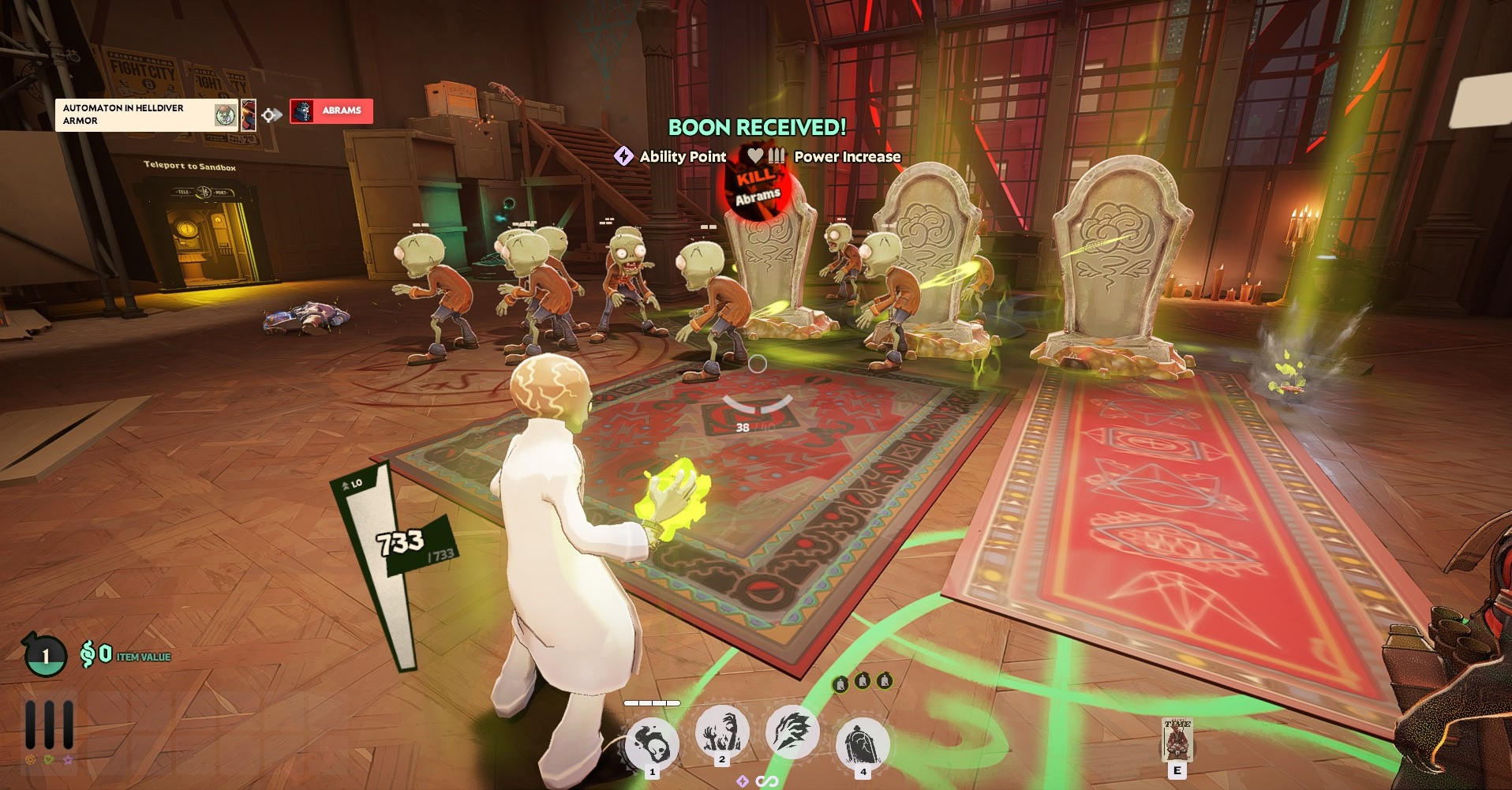Select the green vitality item category icon
1512x790 pixels.
pos(49,760)
